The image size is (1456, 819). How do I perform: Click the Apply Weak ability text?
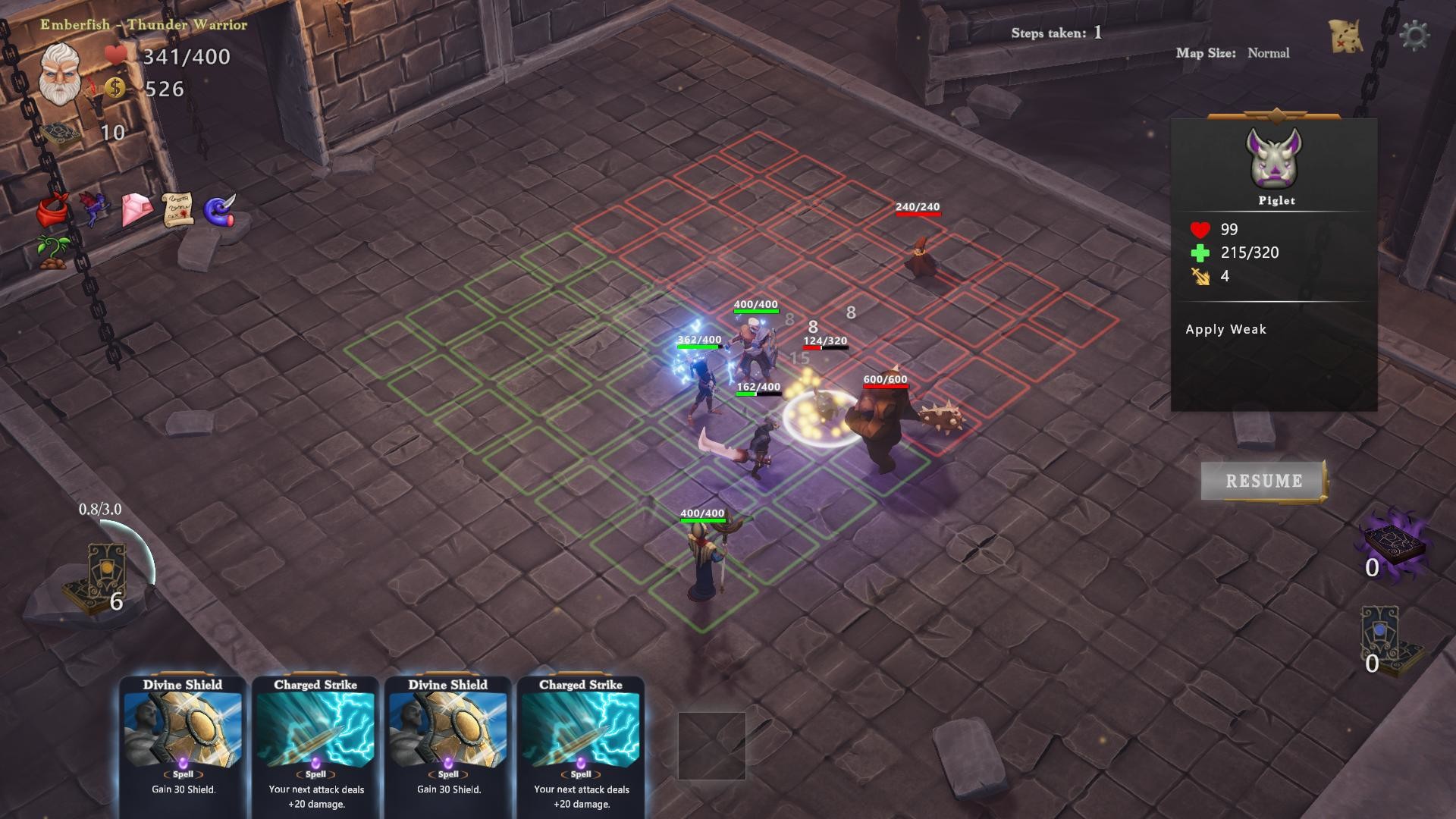click(1226, 329)
